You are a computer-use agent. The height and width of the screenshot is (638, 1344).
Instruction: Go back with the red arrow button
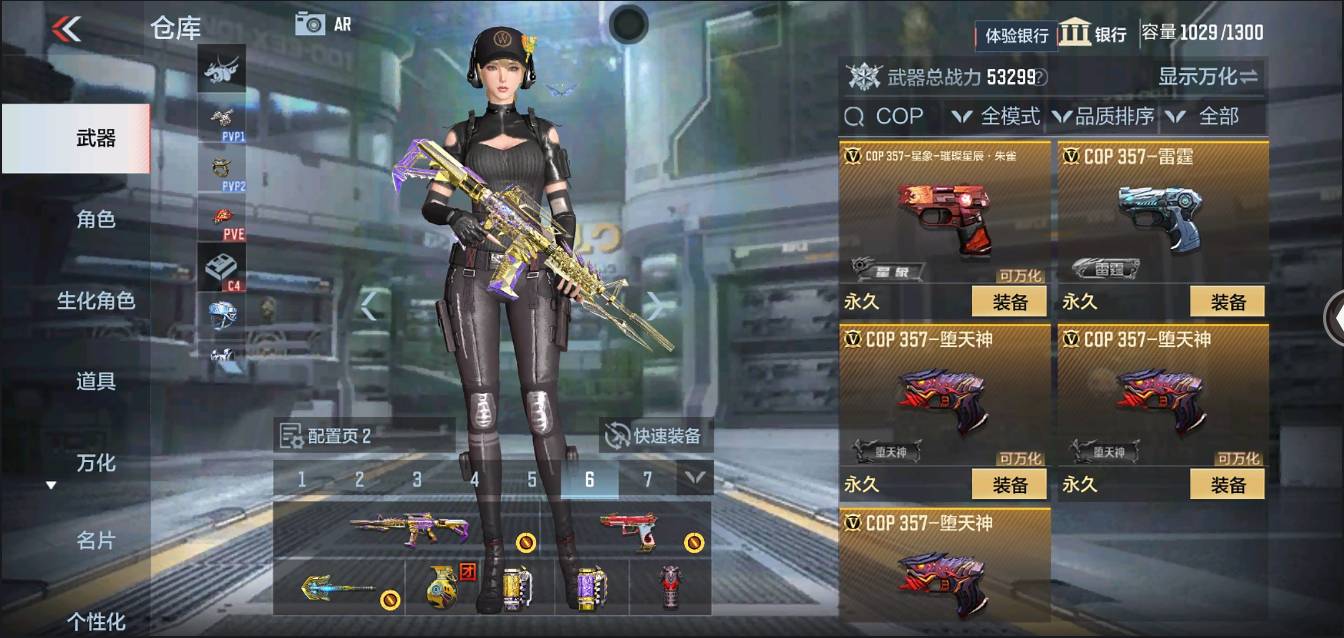(67, 28)
